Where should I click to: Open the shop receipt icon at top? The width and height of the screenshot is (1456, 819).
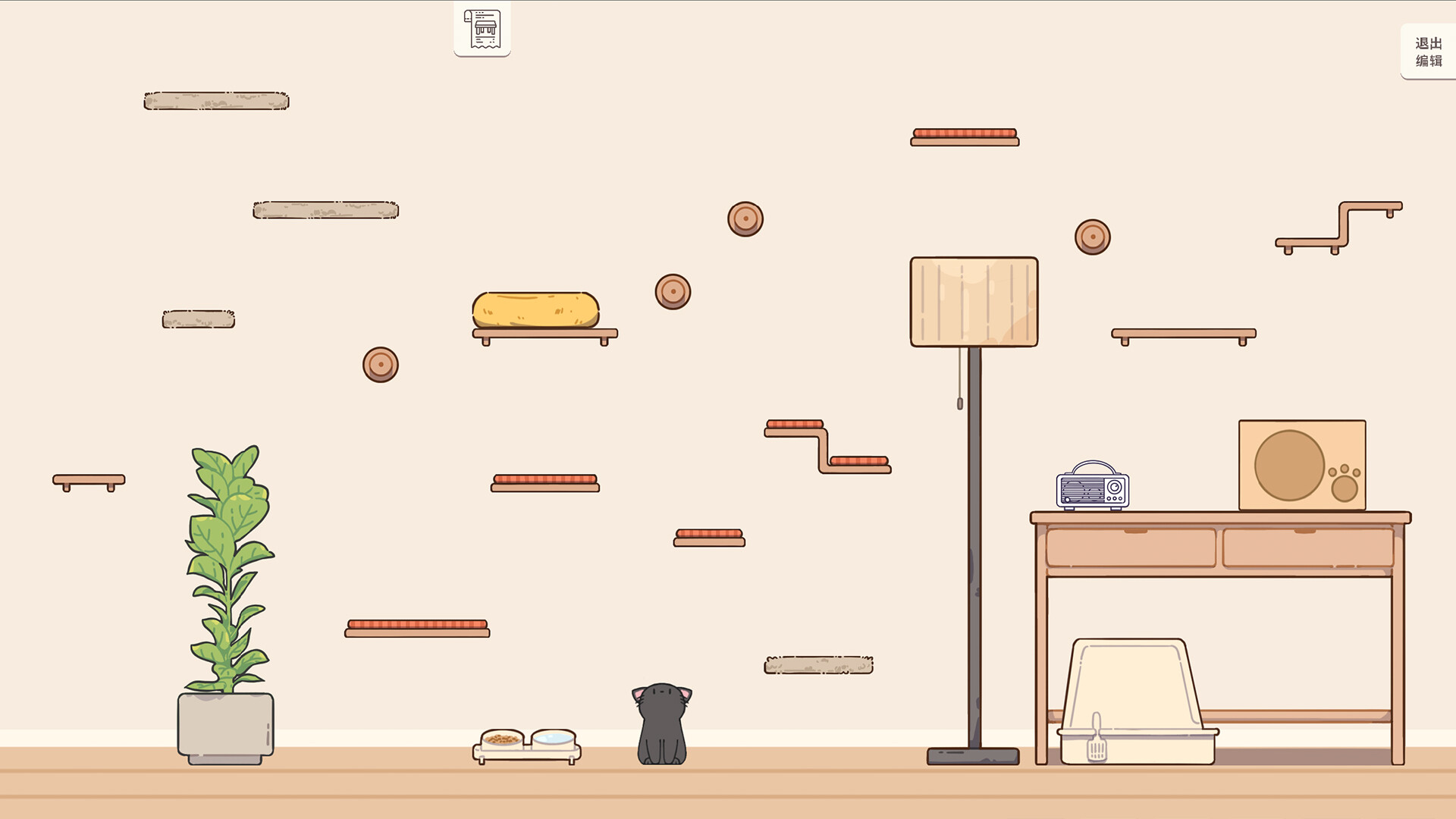[481, 30]
